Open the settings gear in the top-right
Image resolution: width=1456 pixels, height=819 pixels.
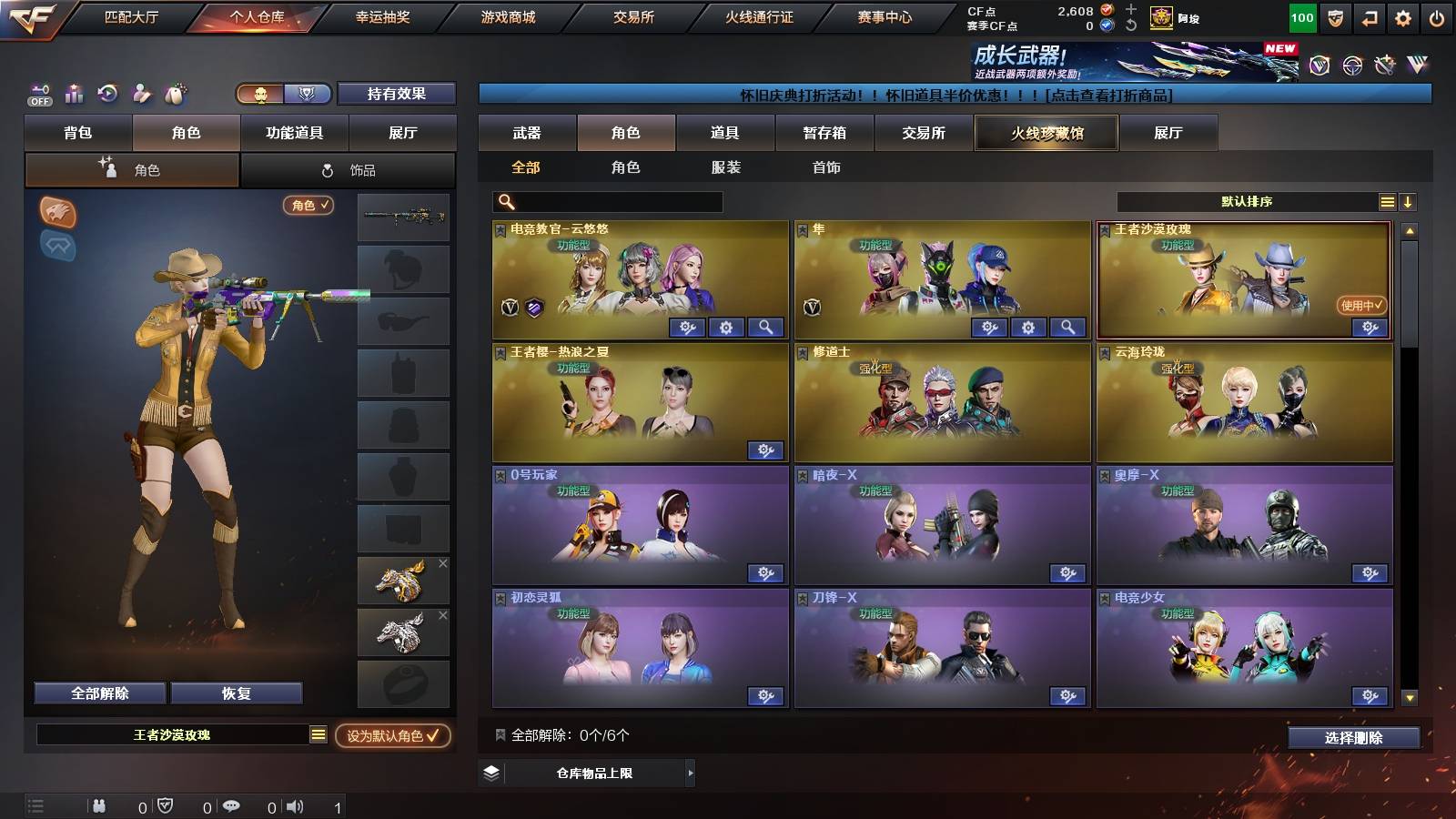click(x=1404, y=18)
